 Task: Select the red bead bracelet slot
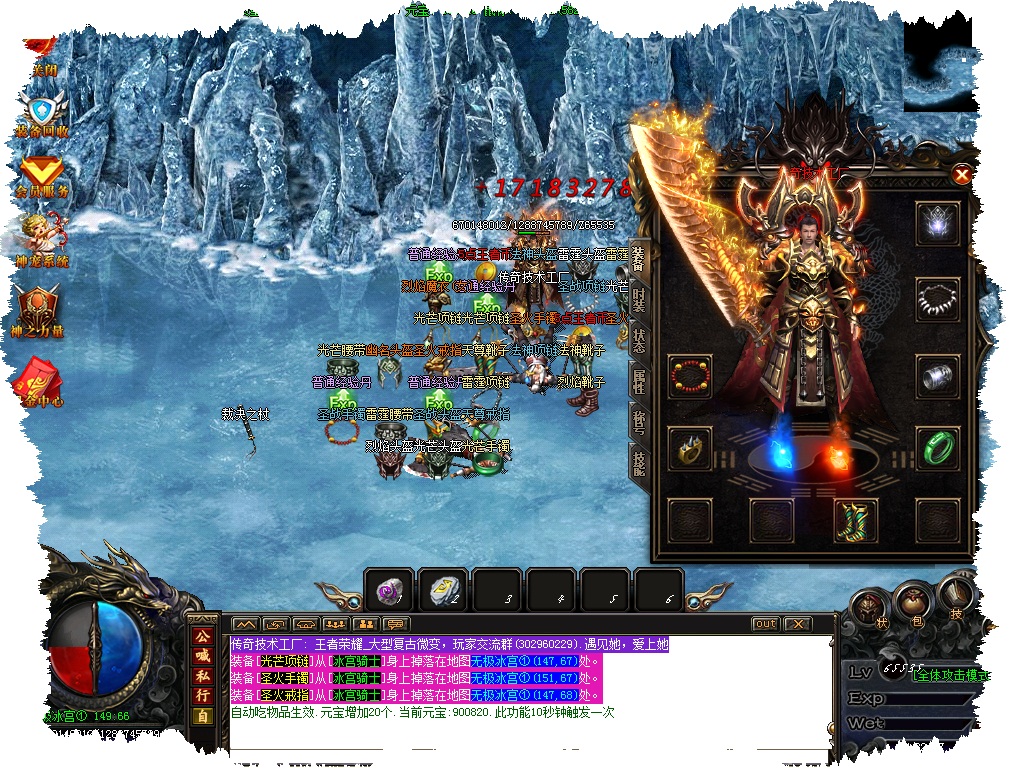pos(690,376)
